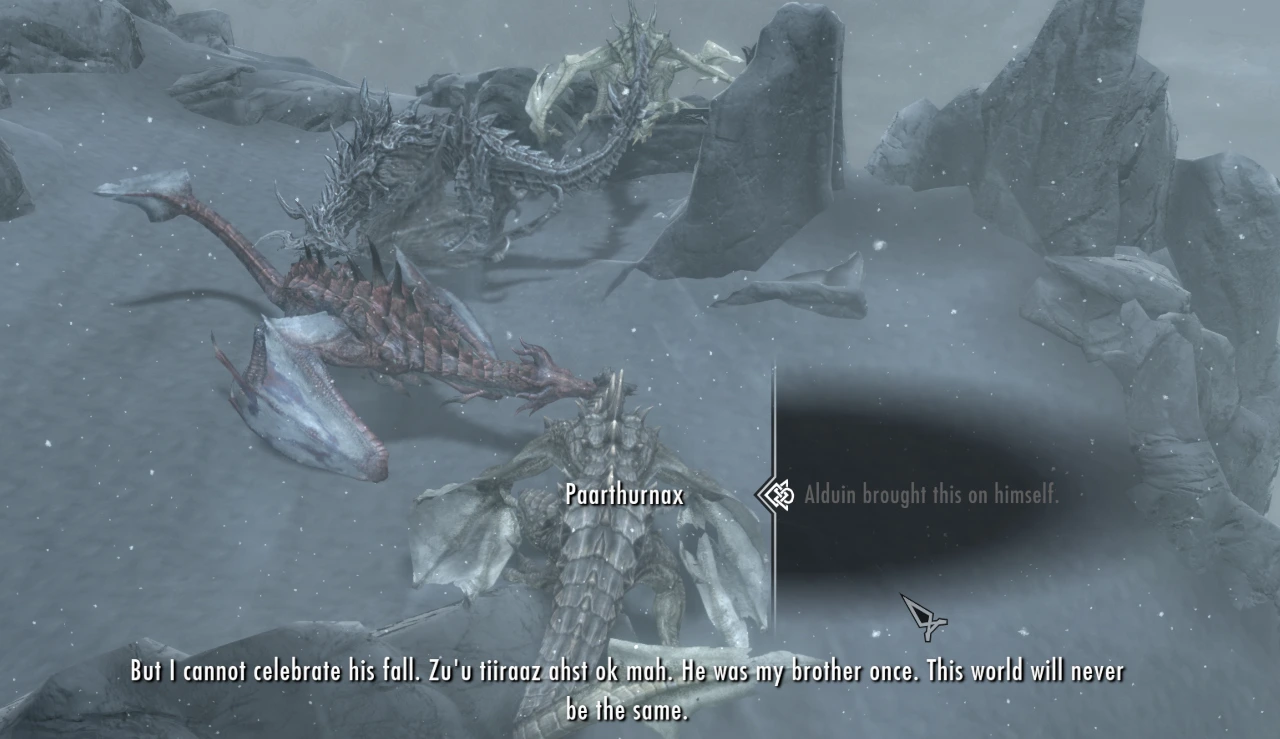Select the arrow cursor above the dialogue panel
The height and width of the screenshot is (739, 1280).
[x=922, y=615]
